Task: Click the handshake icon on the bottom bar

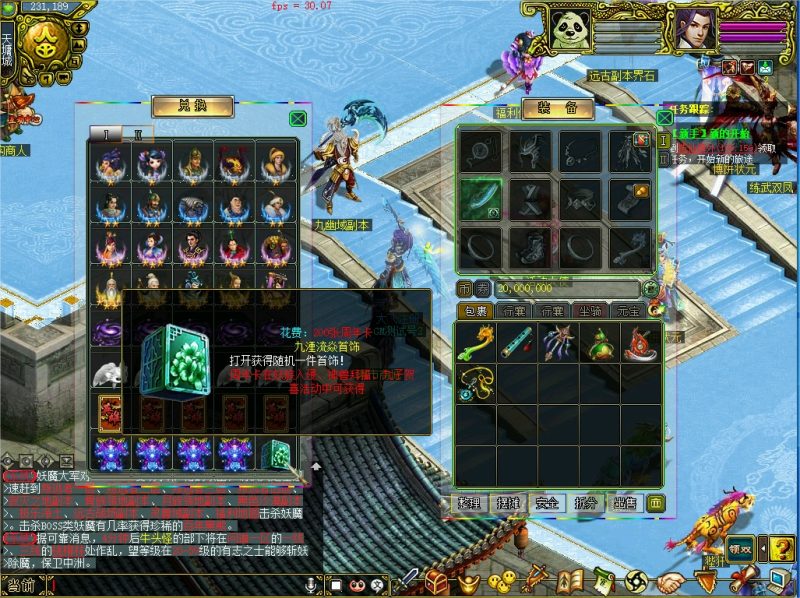Action: (671, 580)
